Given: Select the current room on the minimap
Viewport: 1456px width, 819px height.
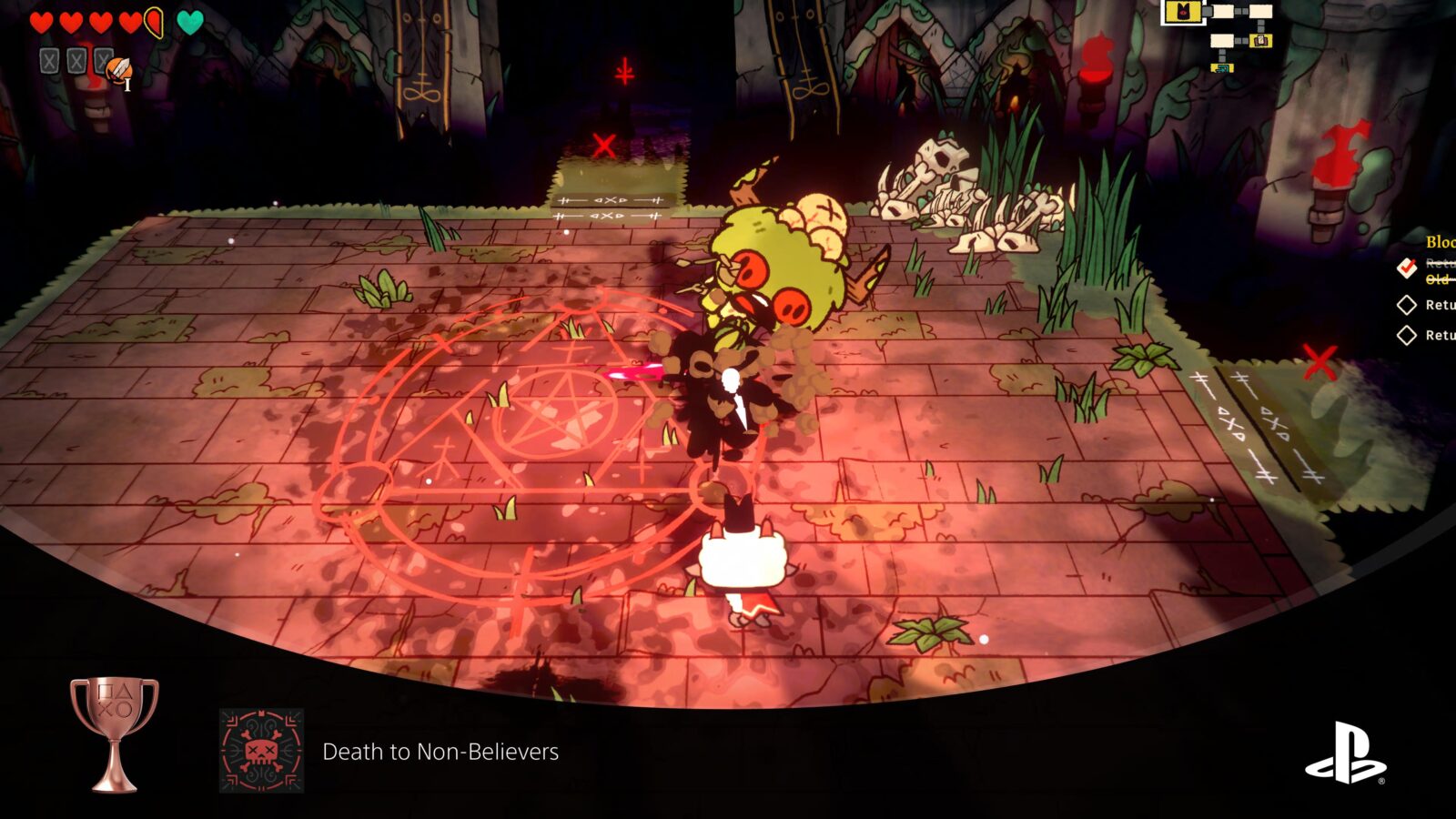Looking at the screenshot, I should 1183,12.
